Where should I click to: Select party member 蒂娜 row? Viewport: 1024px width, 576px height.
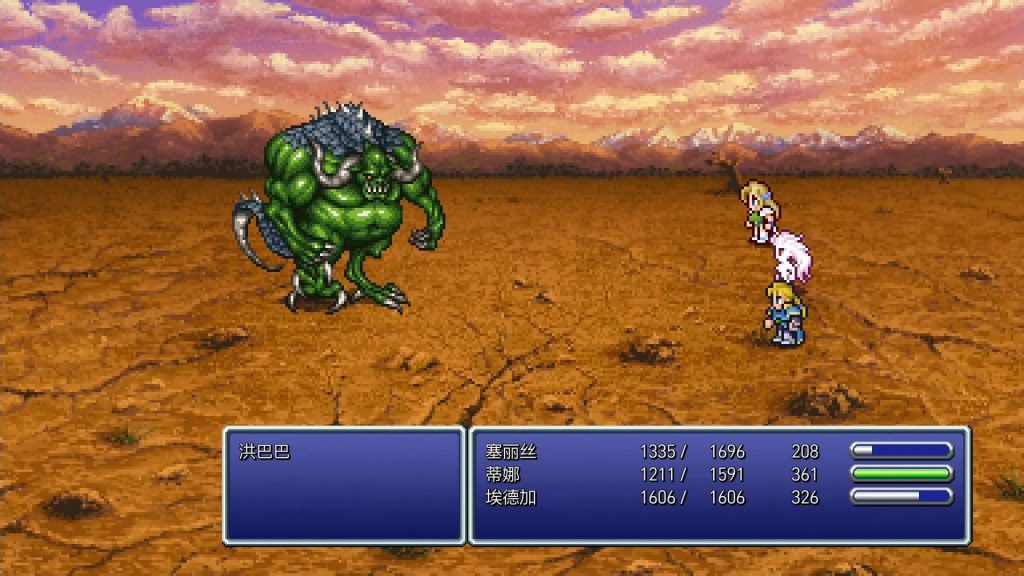click(503, 474)
